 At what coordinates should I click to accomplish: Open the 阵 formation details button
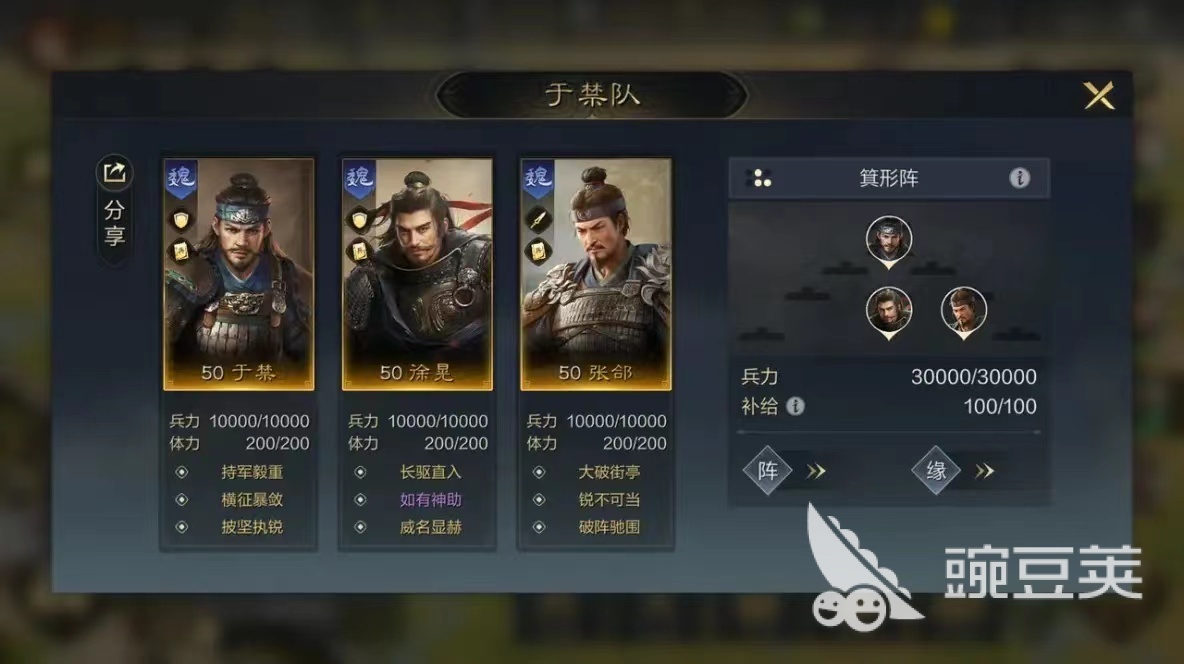tap(768, 470)
